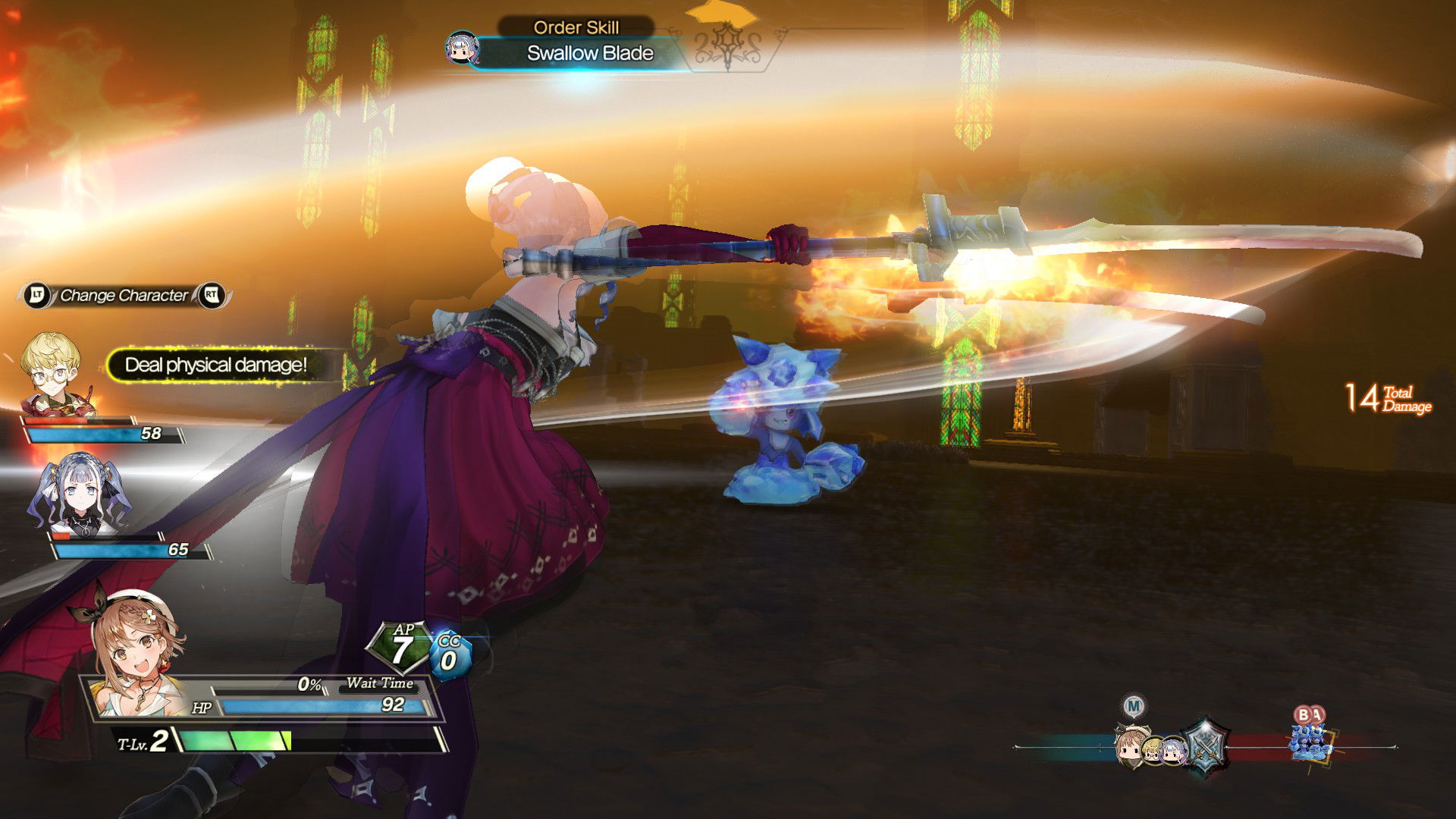
Task: Toggle the M magic indicator bubble
Action: point(1134,706)
